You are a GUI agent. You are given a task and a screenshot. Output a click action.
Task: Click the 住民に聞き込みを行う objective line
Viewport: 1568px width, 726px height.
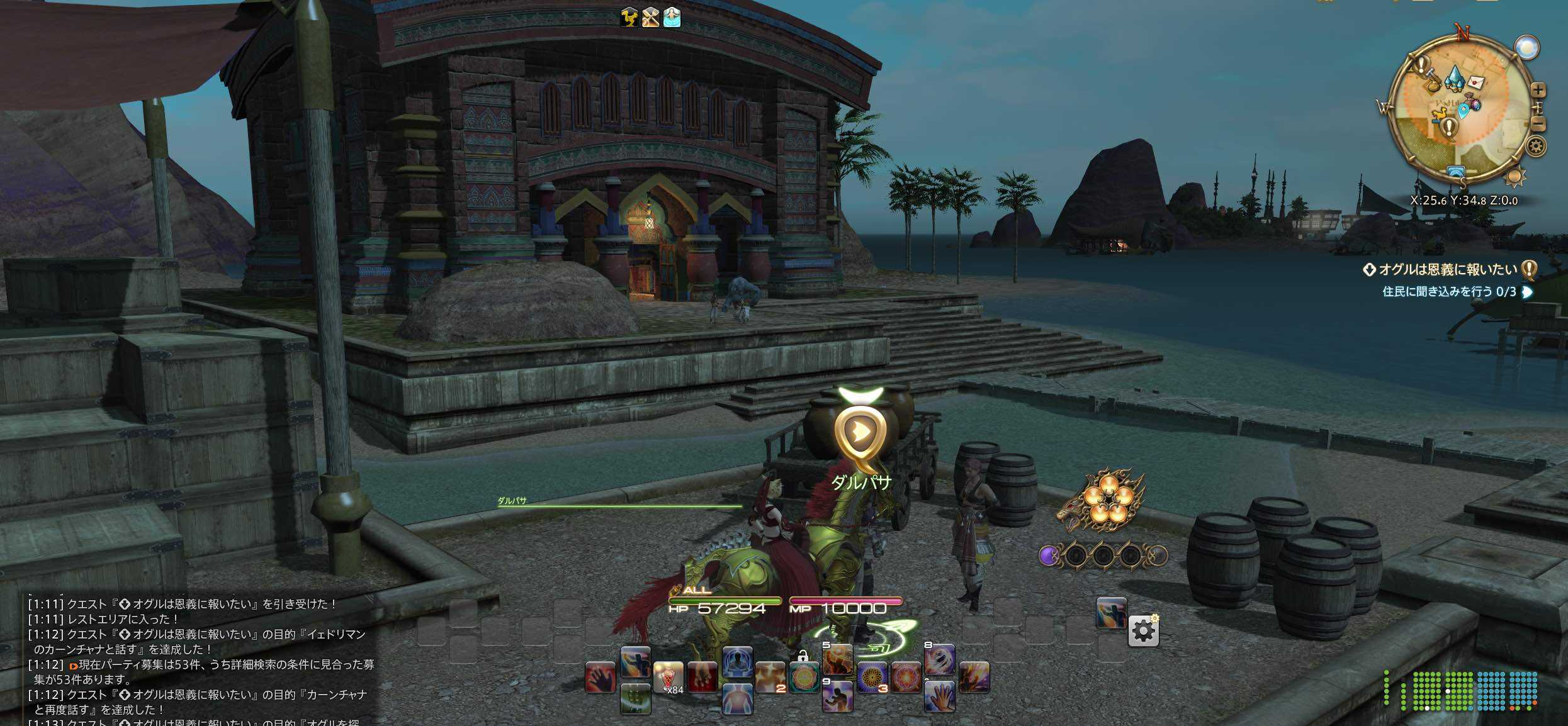(1449, 292)
